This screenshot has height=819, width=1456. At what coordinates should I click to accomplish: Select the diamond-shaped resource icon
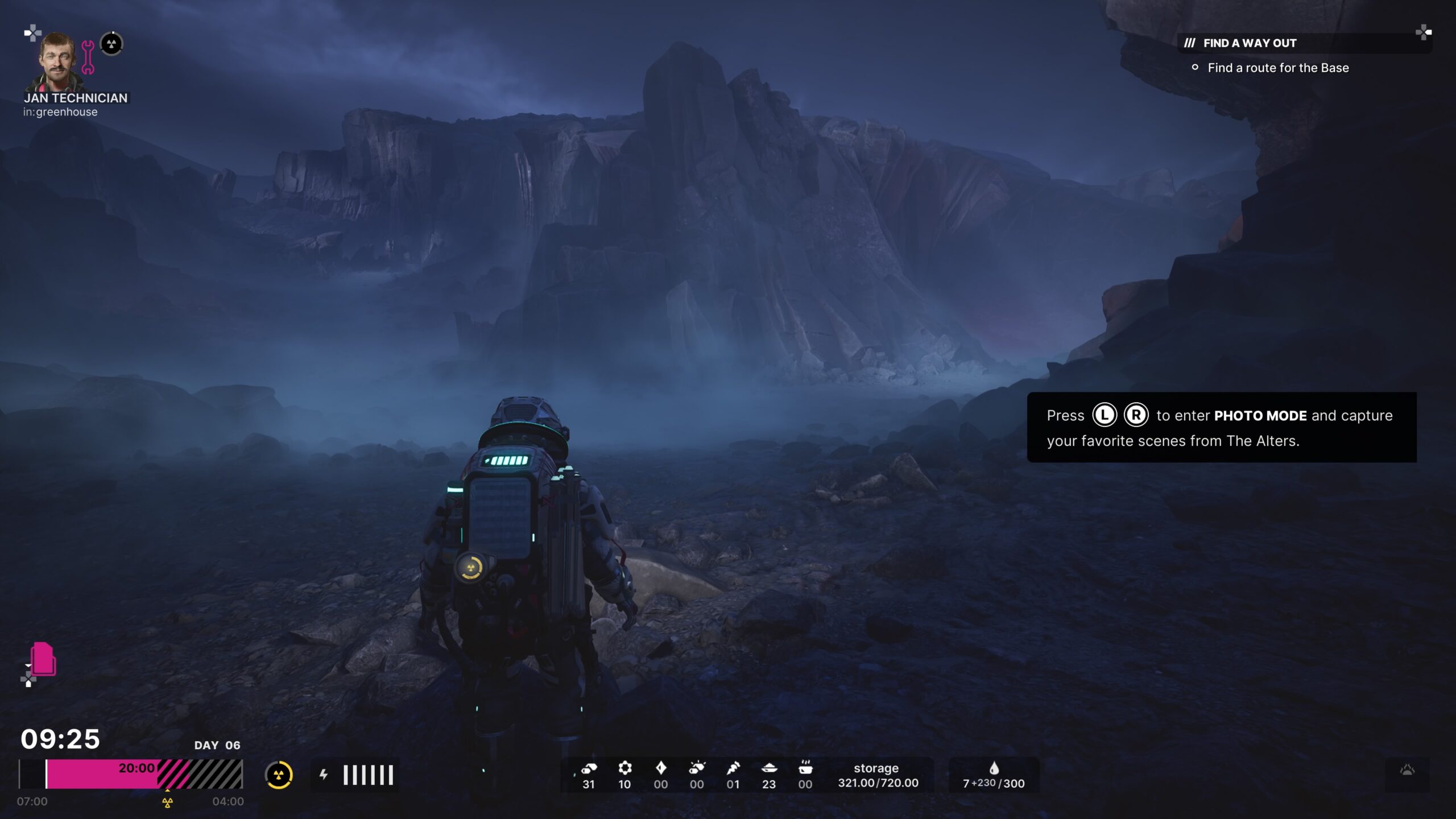click(x=660, y=768)
